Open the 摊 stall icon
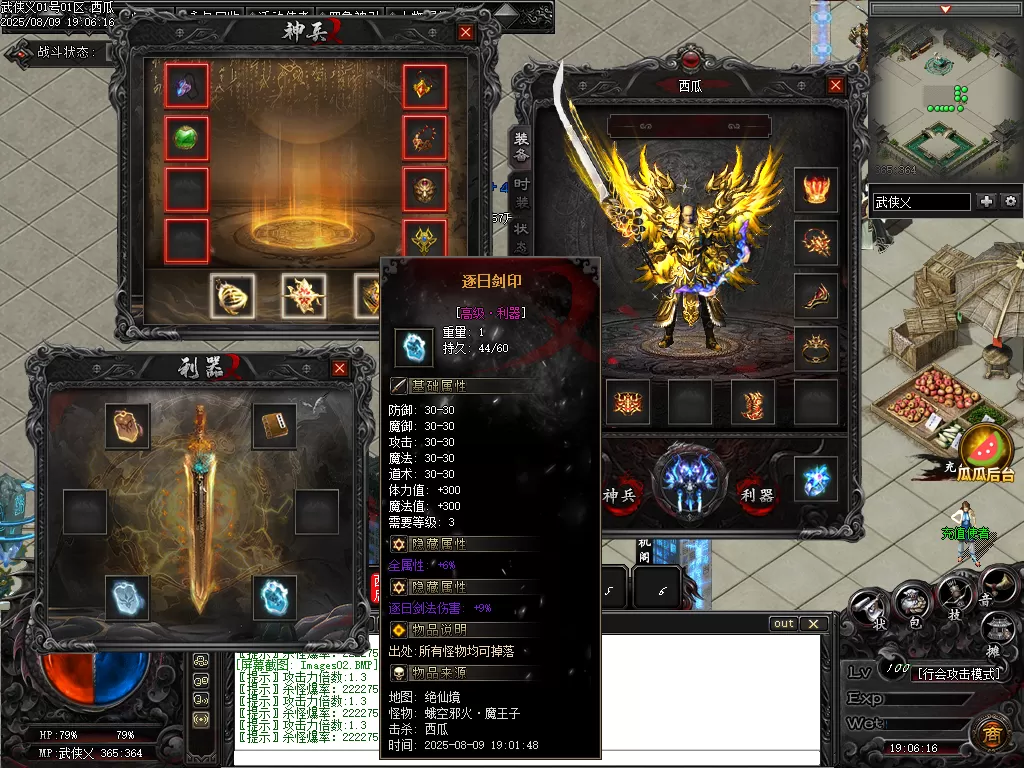The width and height of the screenshot is (1024, 768). 997,630
